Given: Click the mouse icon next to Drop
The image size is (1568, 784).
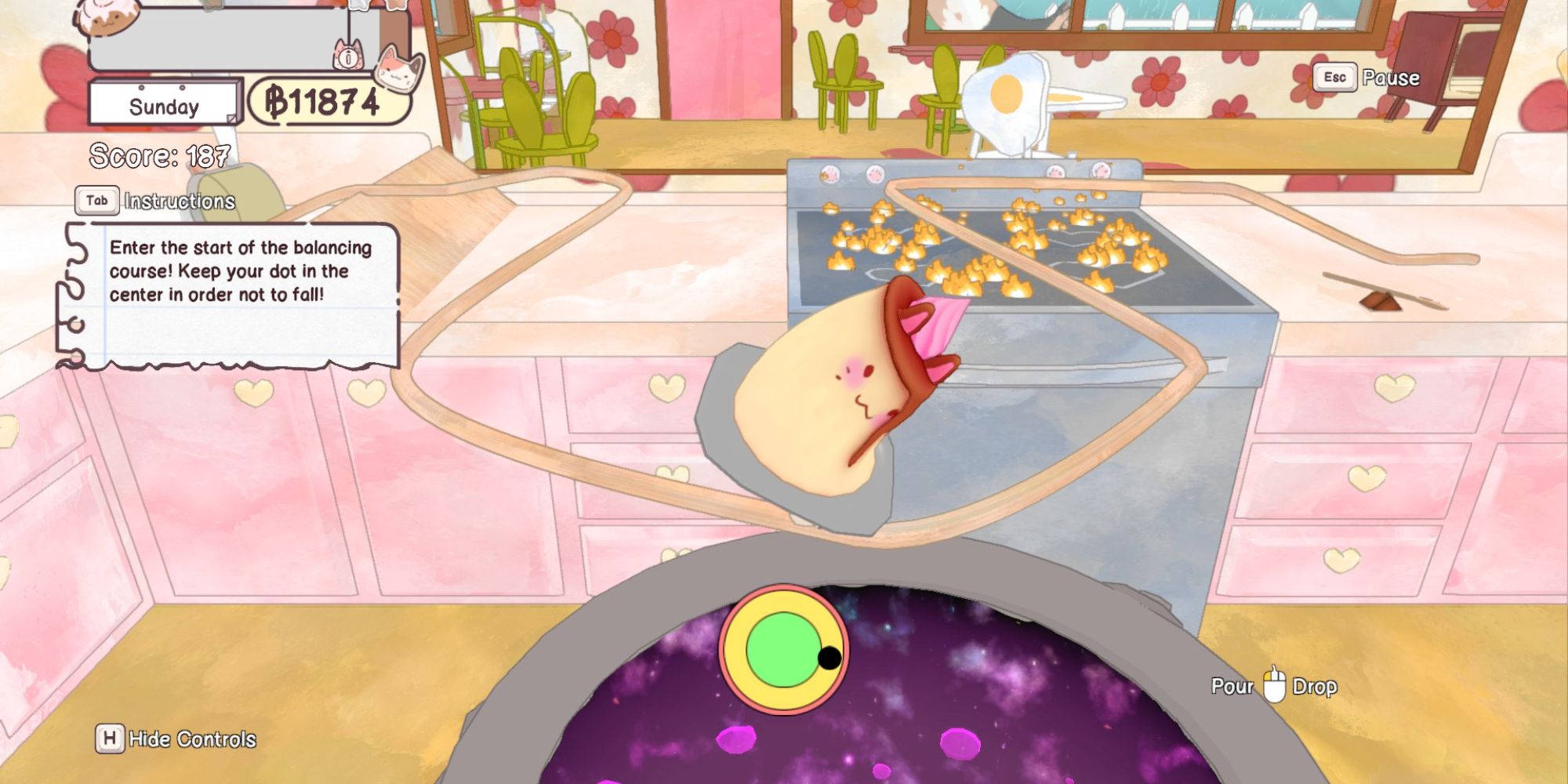Looking at the screenshot, I should pyautogui.click(x=1274, y=684).
